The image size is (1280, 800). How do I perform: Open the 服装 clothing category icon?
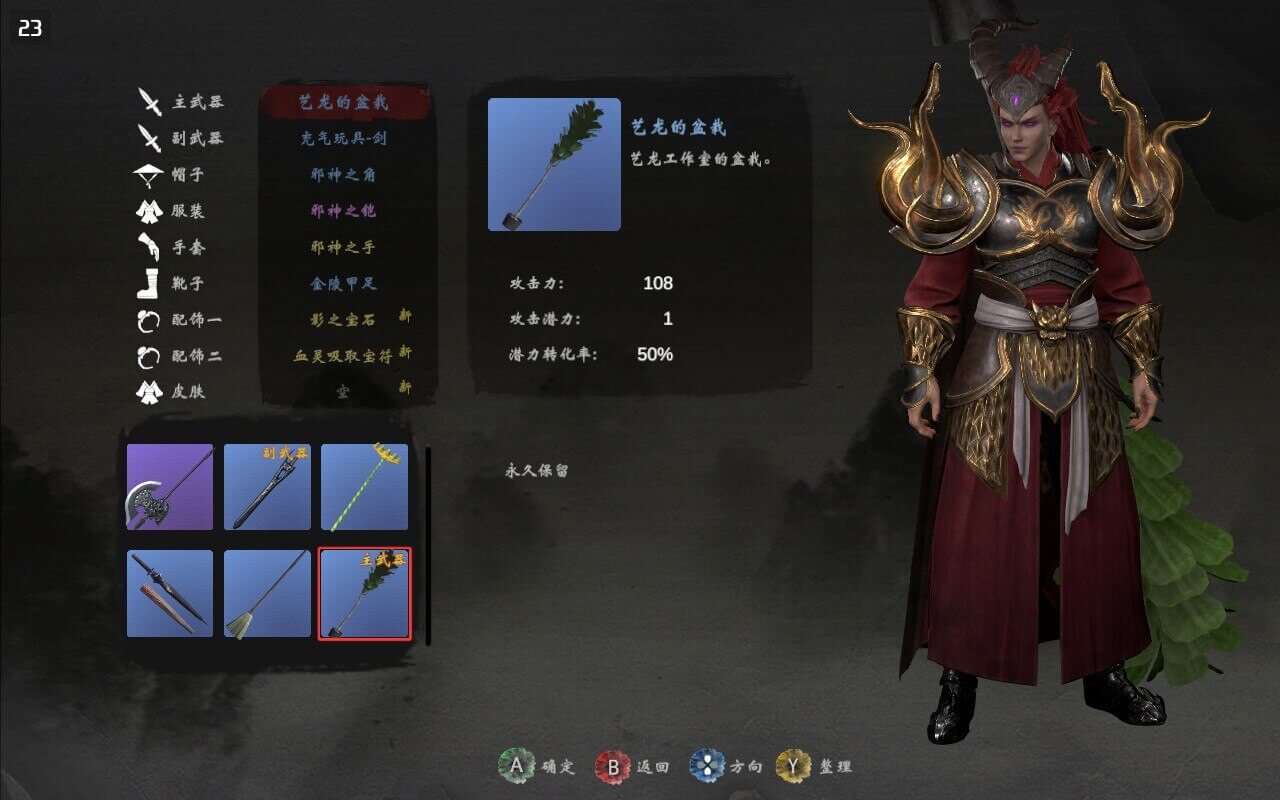point(150,213)
